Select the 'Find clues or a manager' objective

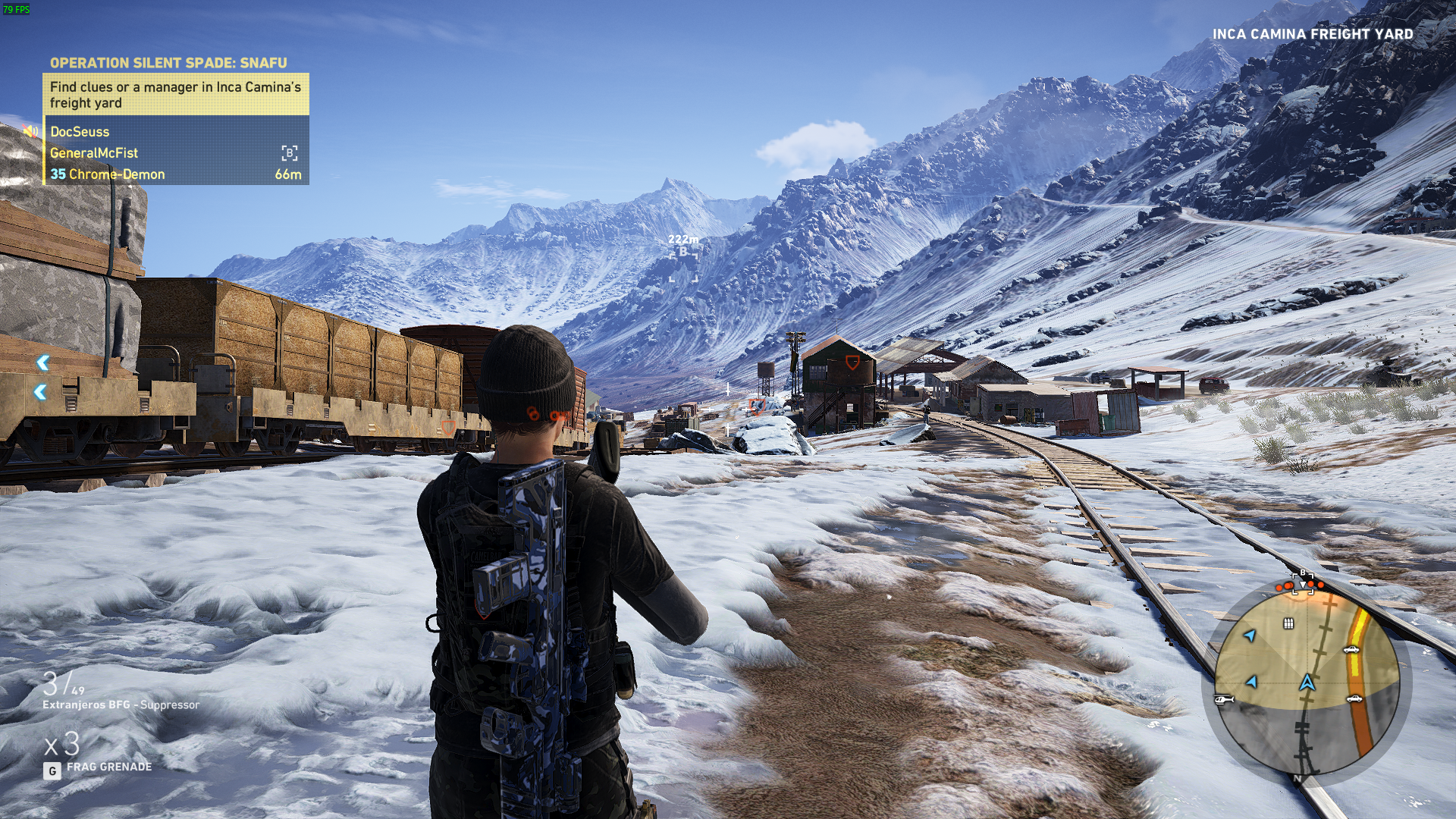point(175,95)
